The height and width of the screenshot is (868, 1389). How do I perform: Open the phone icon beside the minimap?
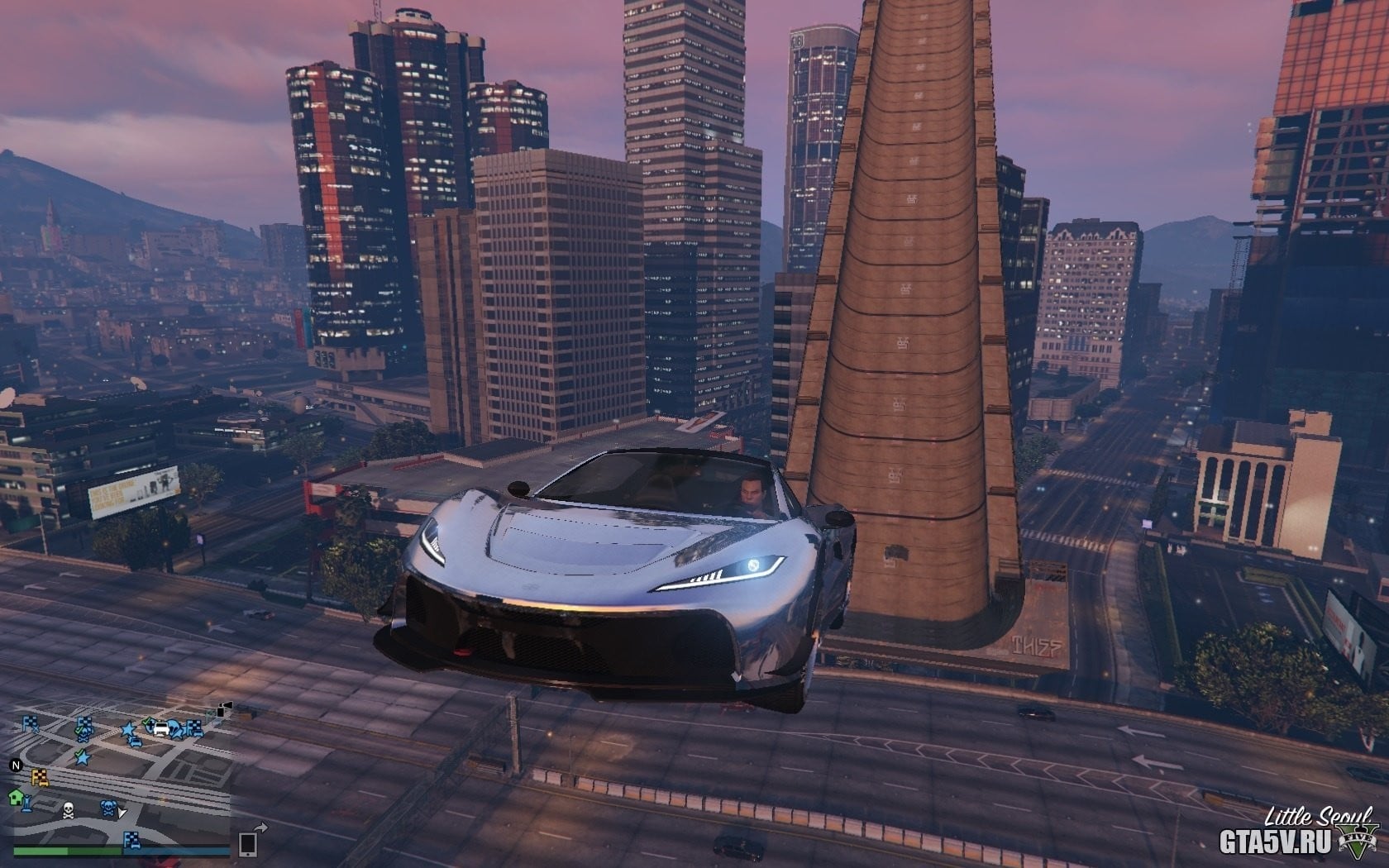248,843
